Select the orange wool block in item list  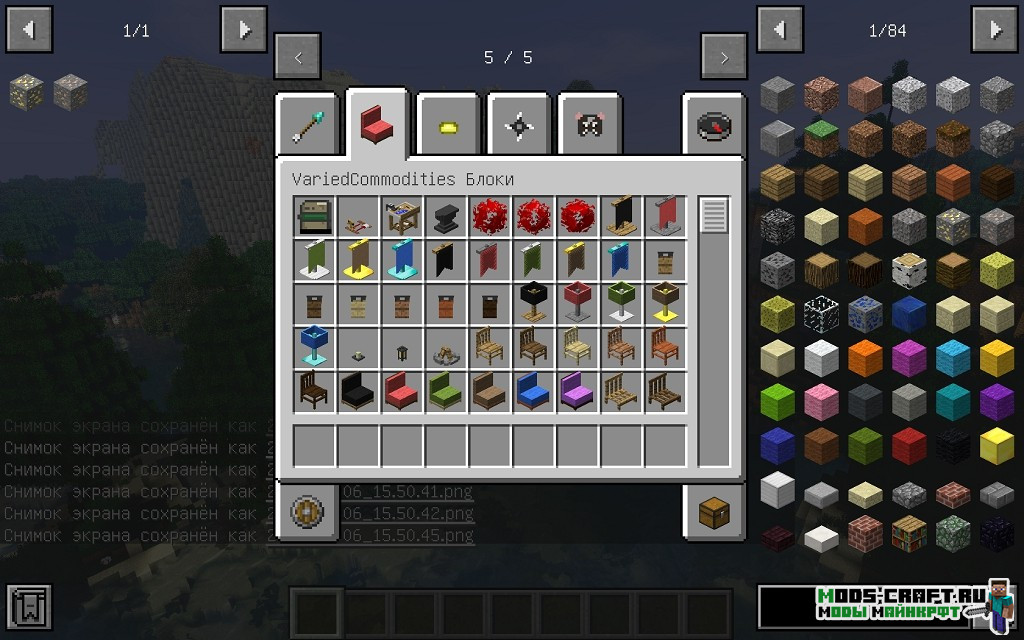[x=865, y=356]
